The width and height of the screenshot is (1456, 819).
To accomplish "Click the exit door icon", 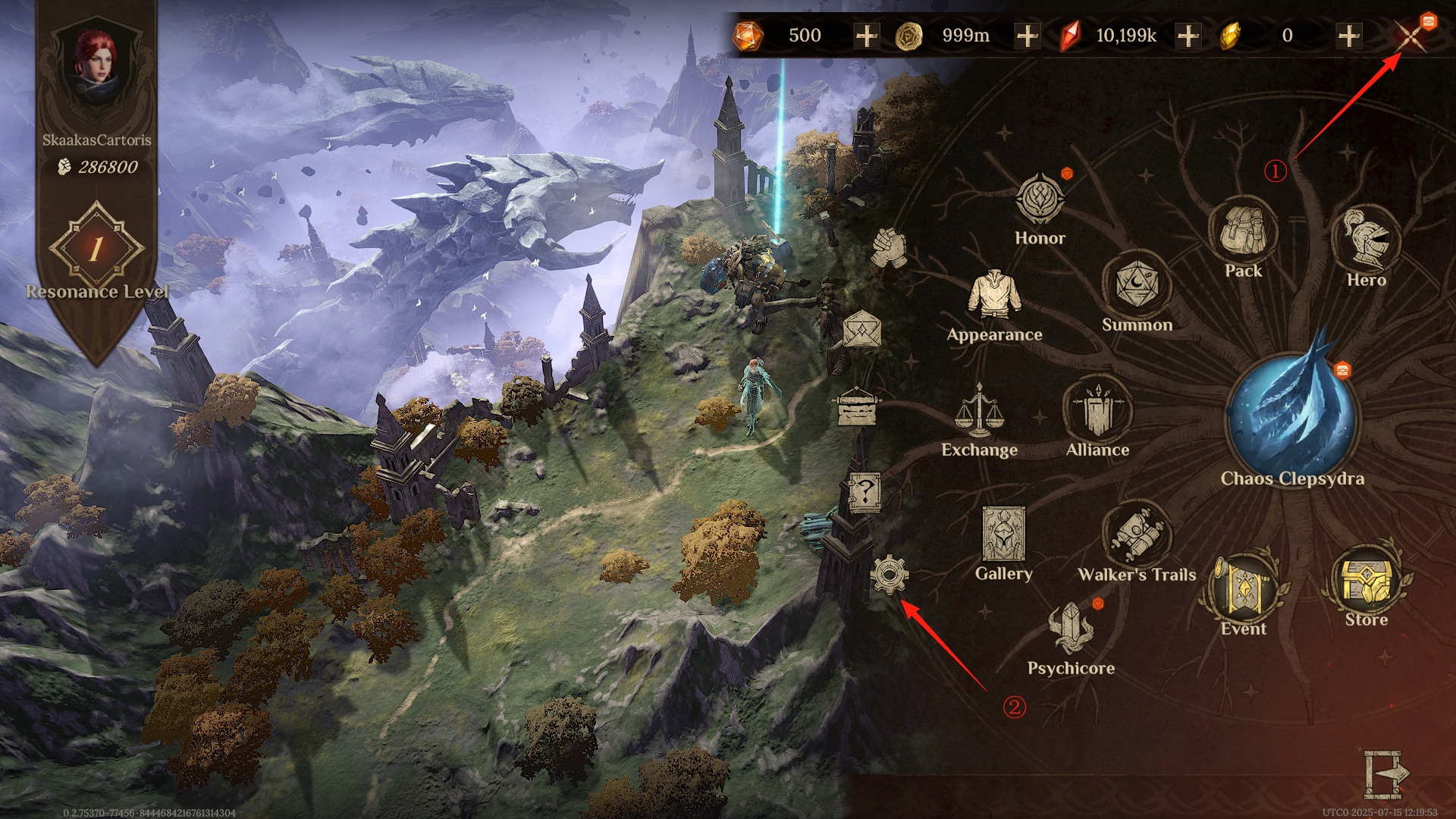I will click(x=1385, y=773).
